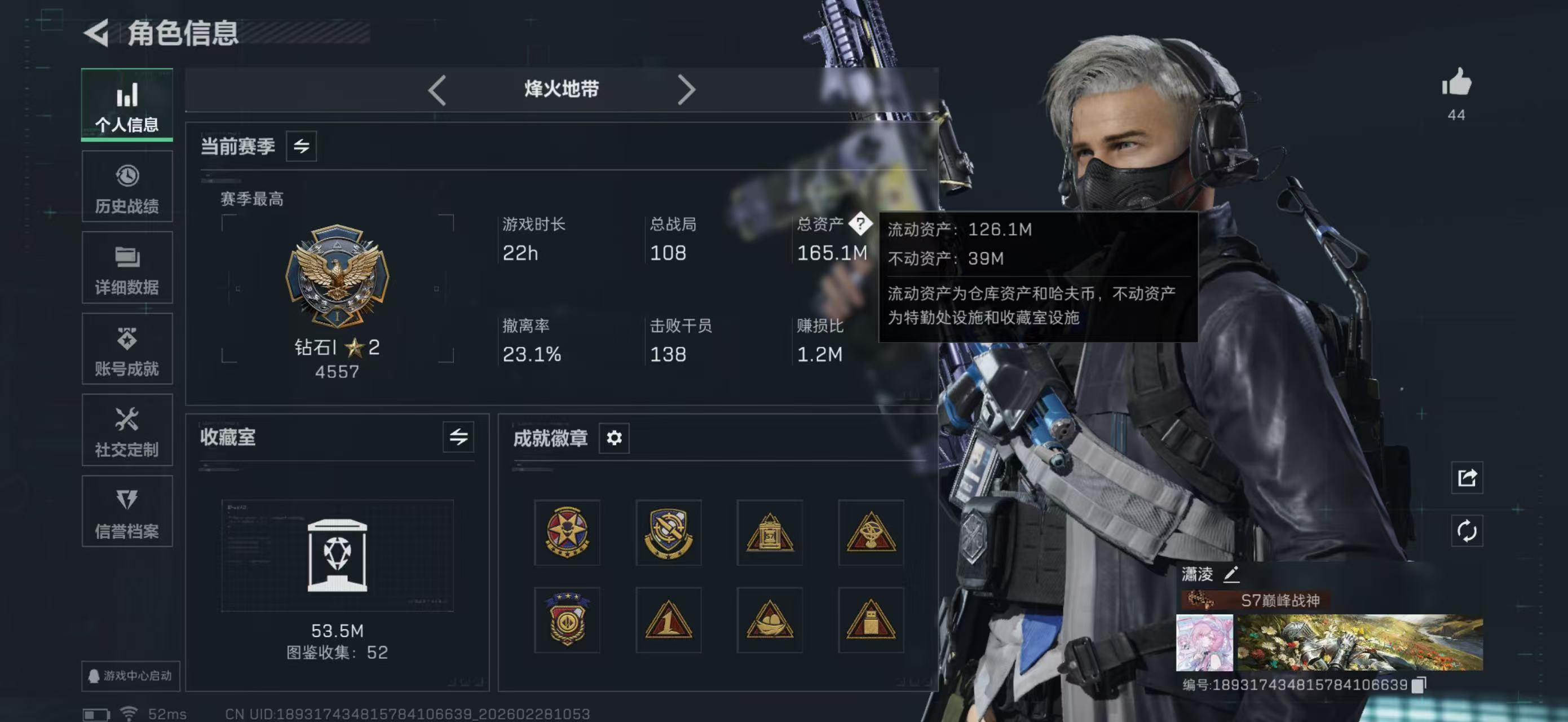The height and width of the screenshot is (722, 1568).
Task: Click the share icon on the right
Action: (1467, 478)
